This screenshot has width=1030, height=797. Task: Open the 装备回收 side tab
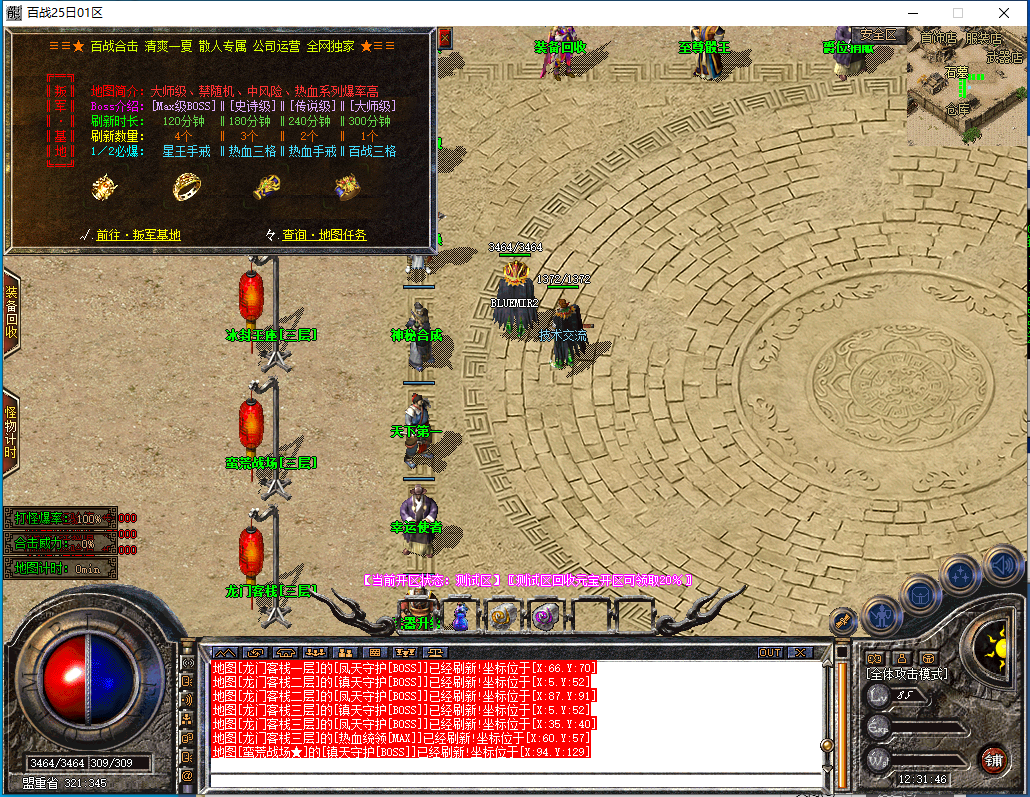click(11, 313)
